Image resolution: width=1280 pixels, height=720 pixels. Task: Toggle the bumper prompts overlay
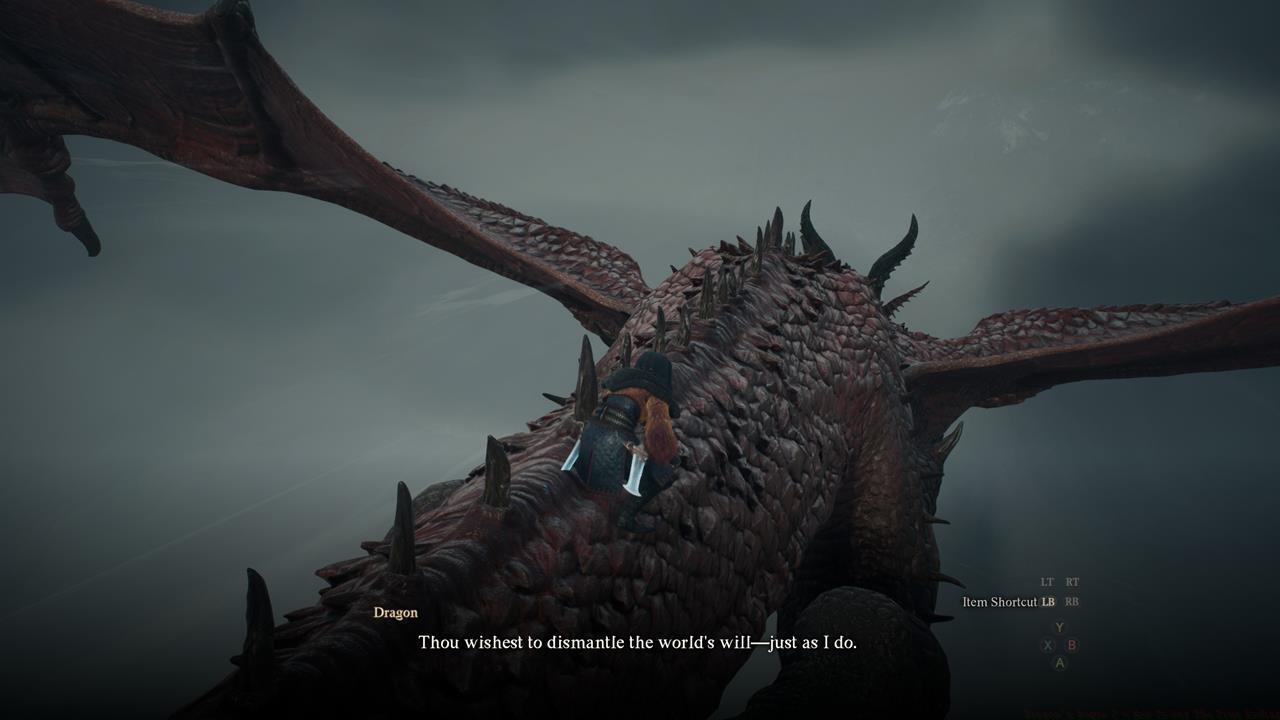coord(1060,602)
